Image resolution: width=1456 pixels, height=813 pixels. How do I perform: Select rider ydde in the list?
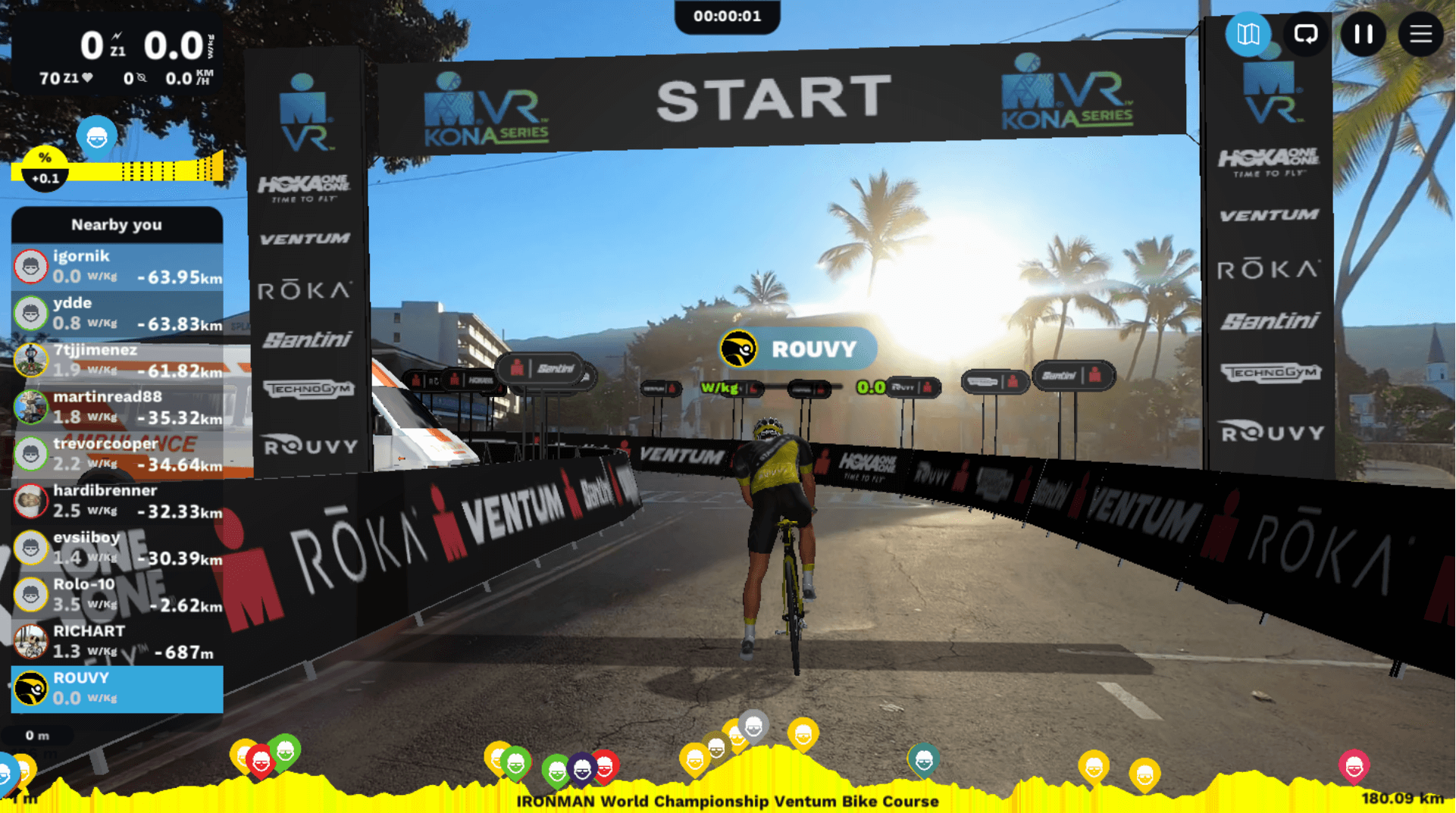pyautogui.click(x=117, y=314)
